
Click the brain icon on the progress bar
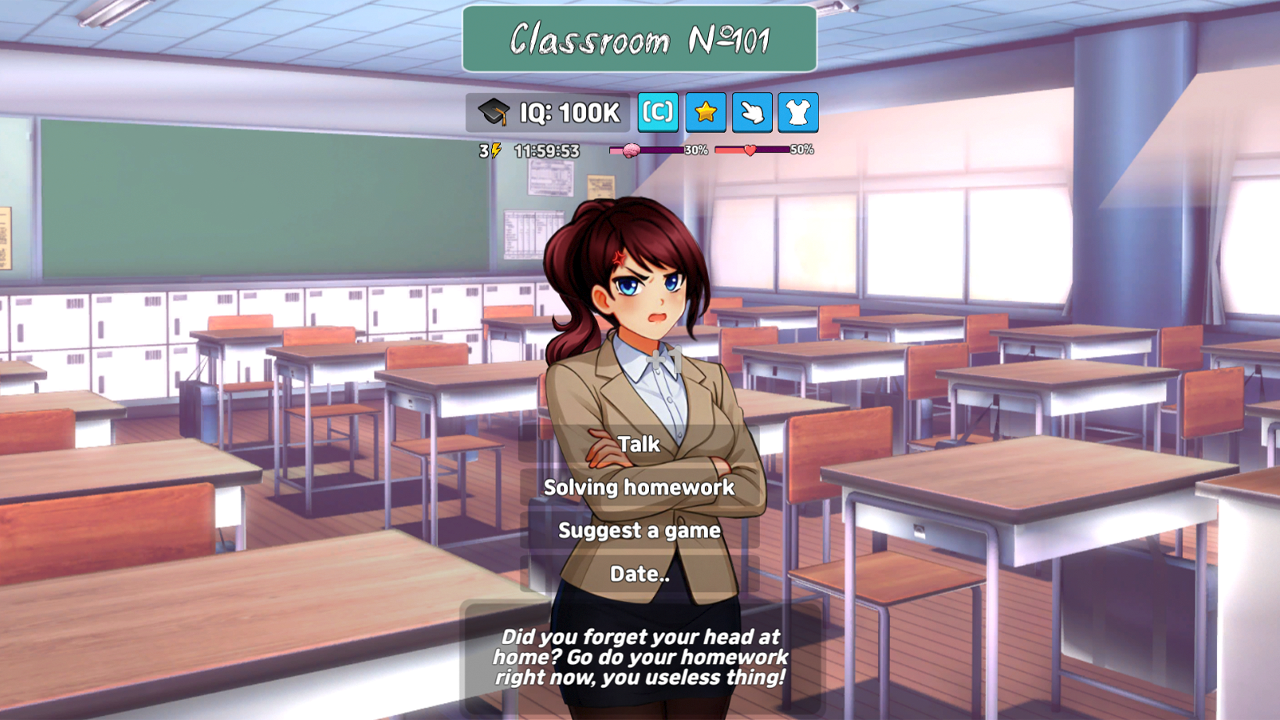pyautogui.click(x=630, y=148)
